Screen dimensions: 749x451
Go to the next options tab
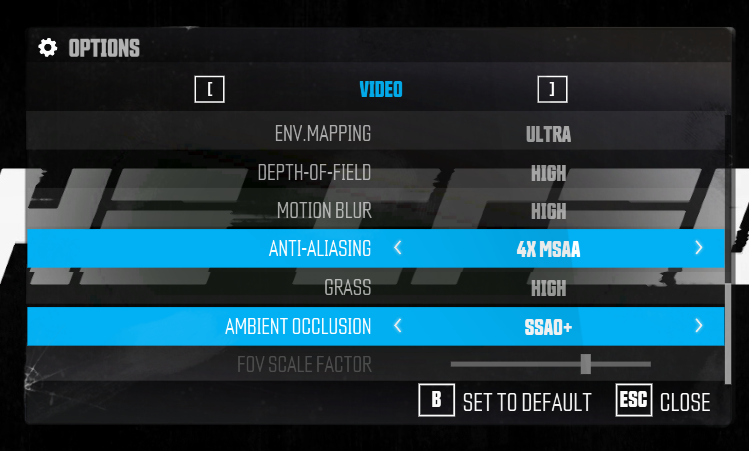[x=552, y=90]
